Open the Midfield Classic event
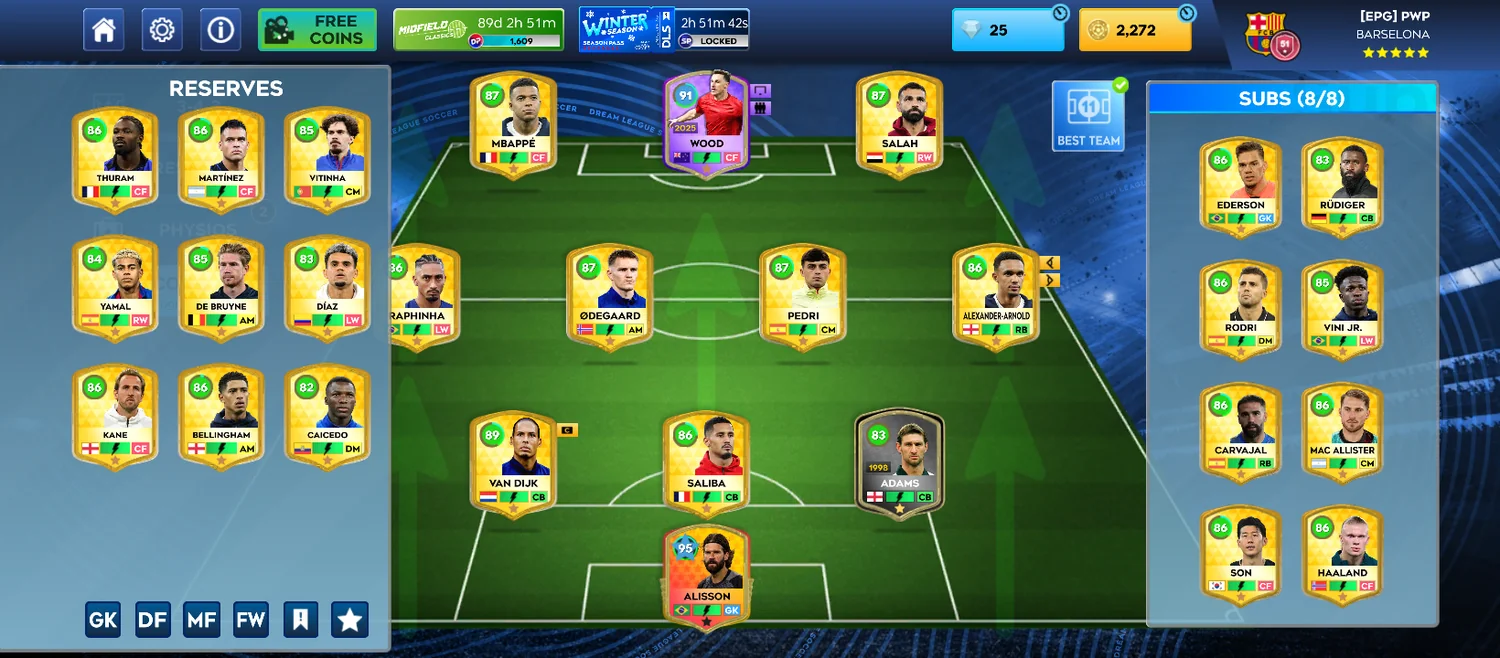 point(478,30)
